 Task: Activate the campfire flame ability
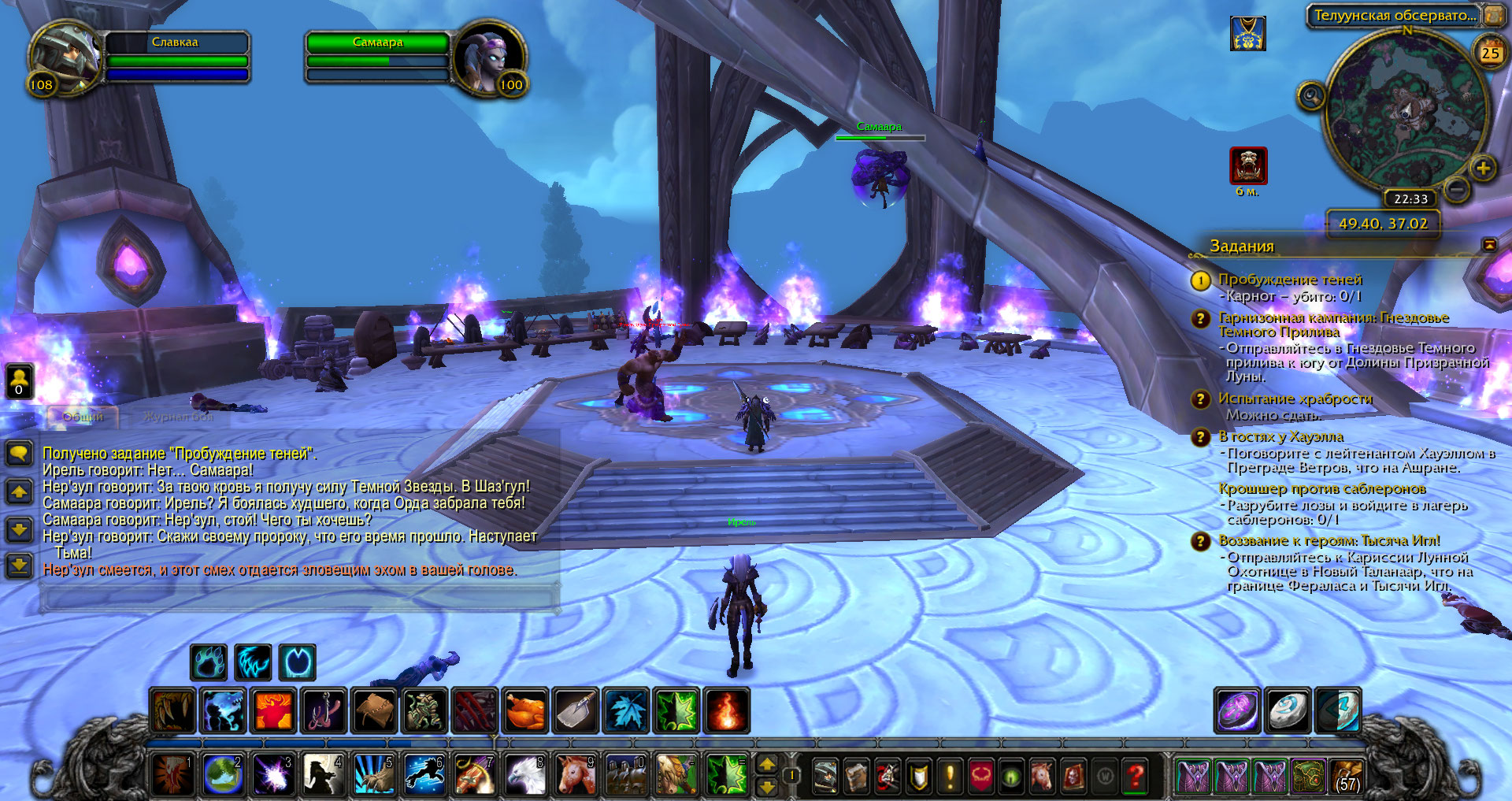point(726,710)
